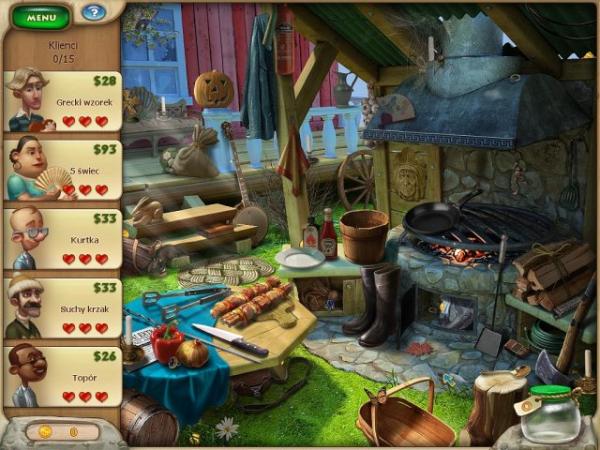Click the blue question mark help button
The height and width of the screenshot is (450, 600).
(x=93, y=12)
